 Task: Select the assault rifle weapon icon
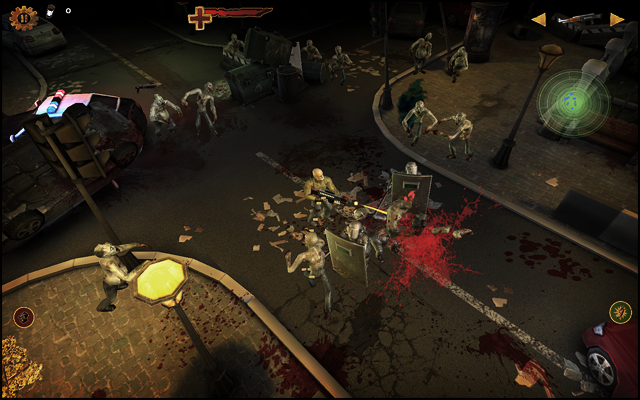pyautogui.click(x=578, y=19)
